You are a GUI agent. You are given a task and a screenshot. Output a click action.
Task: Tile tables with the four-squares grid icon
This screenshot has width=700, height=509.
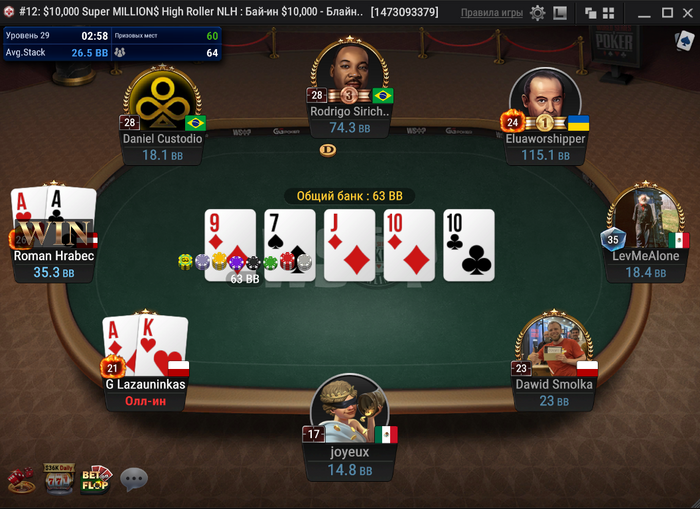pyautogui.click(x=609, y=13)
